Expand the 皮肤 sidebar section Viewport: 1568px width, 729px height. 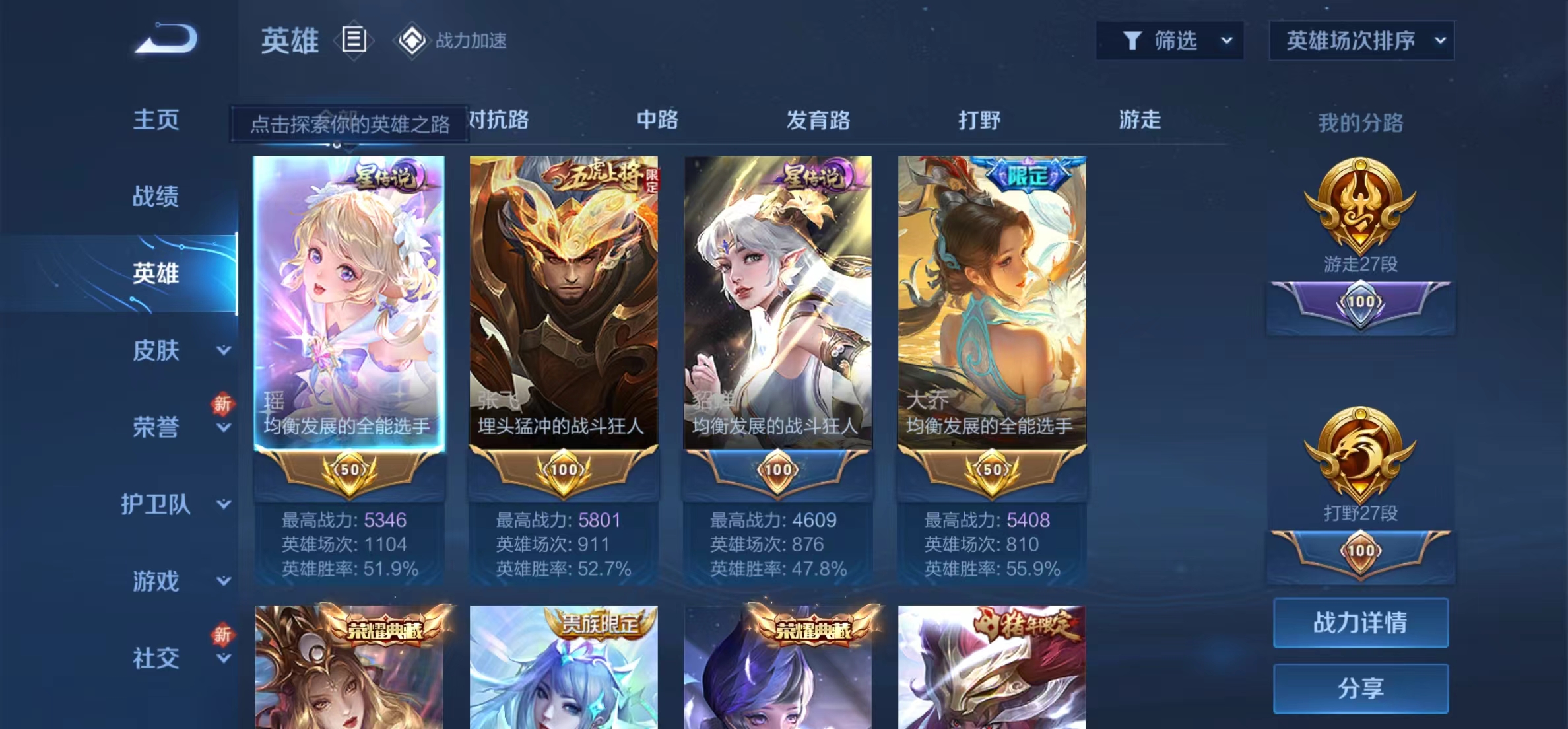(x=155, y=351)
